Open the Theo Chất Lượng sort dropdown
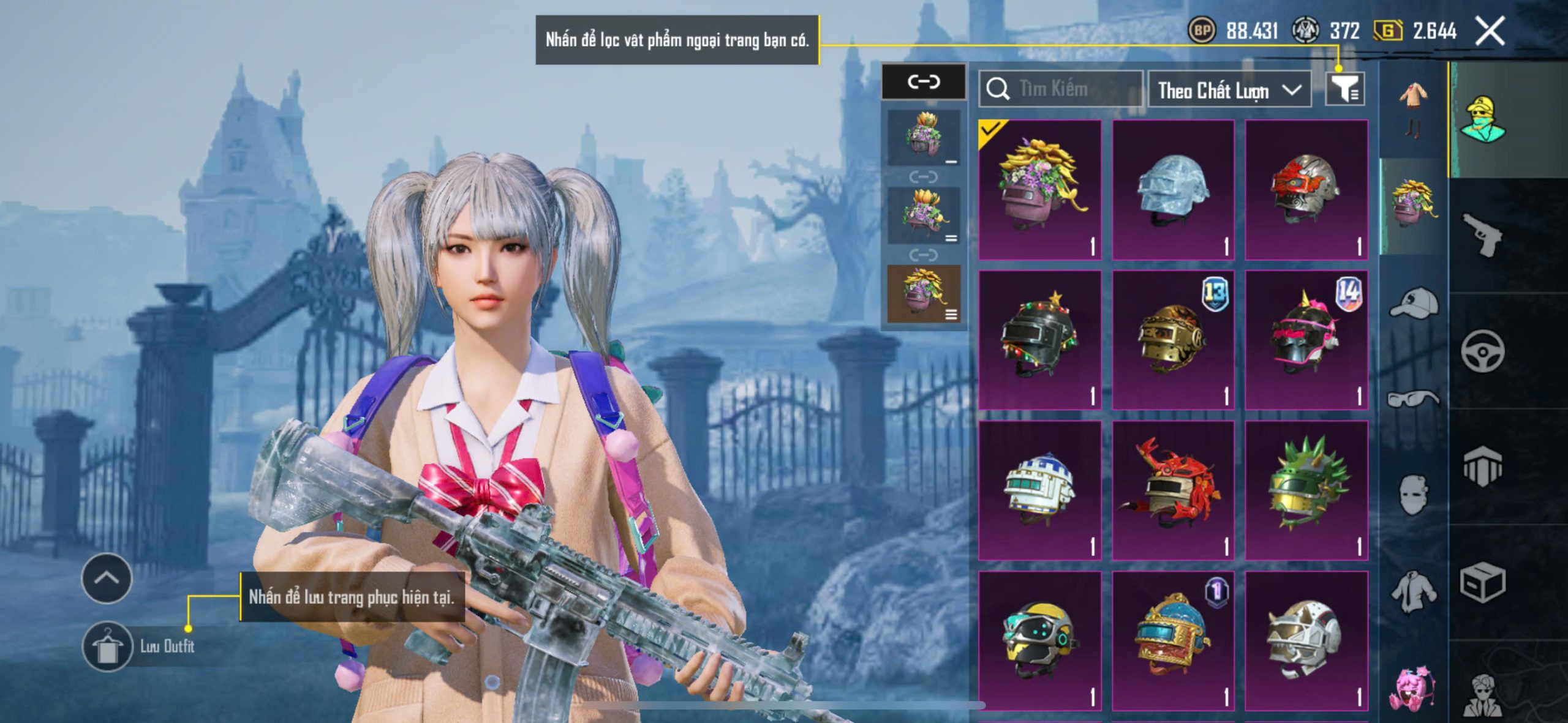The image size is (1568, 723). (1229, 90)
